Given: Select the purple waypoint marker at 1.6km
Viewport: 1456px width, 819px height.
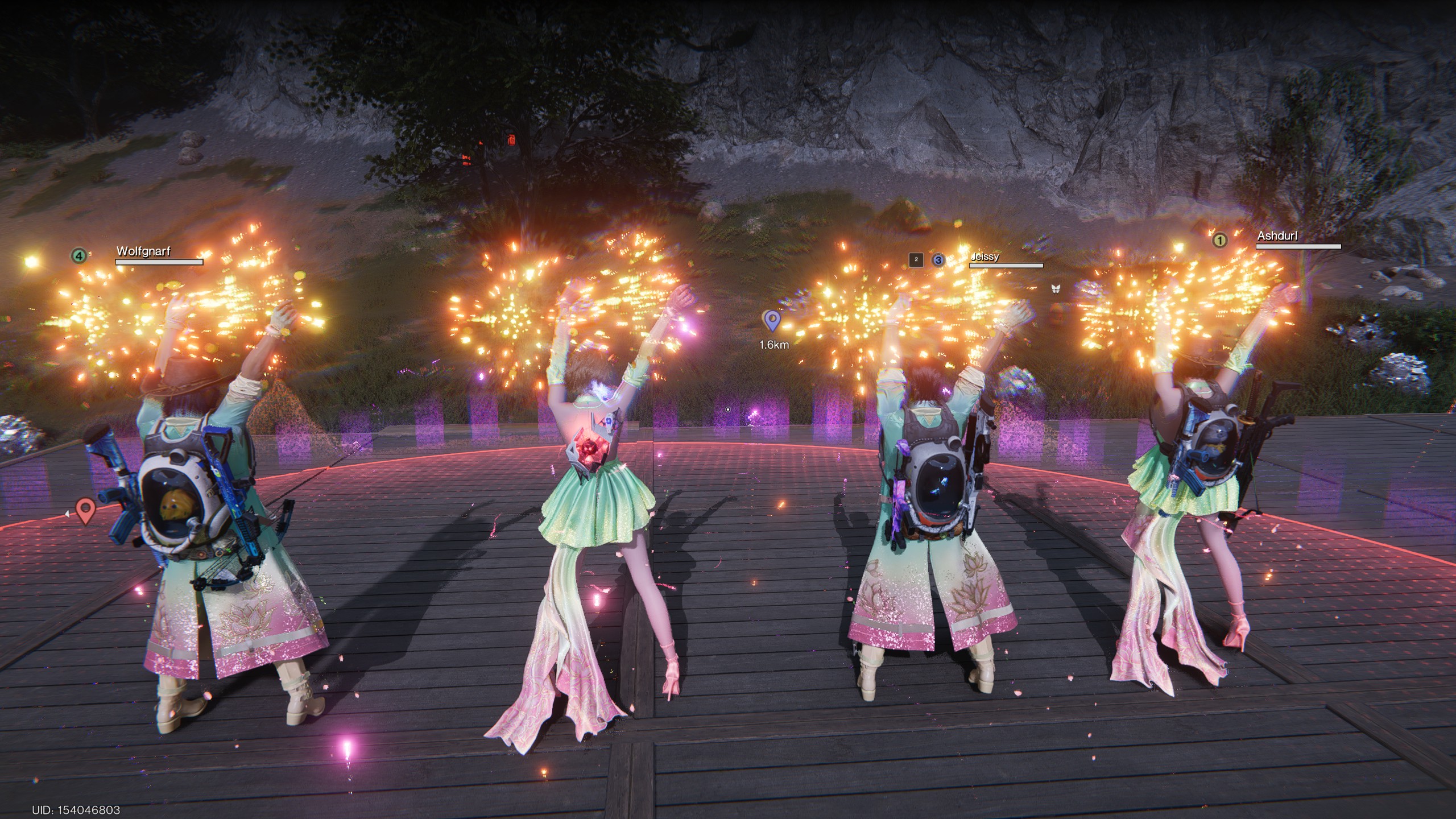Looking at the screenshot, I should click(772, 321).
